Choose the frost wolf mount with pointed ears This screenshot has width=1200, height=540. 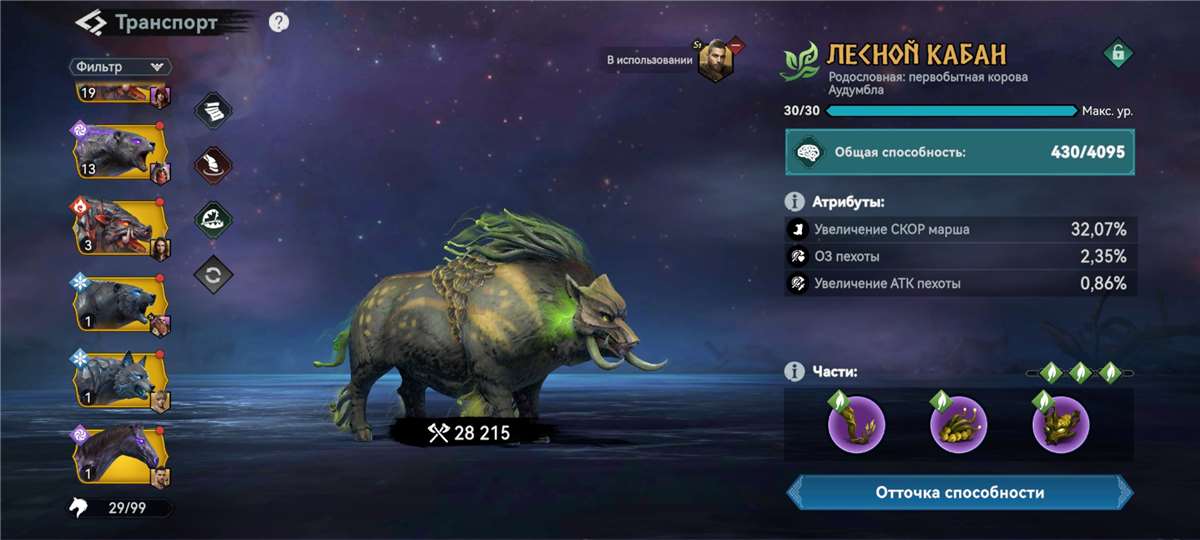tap(116, 380)
